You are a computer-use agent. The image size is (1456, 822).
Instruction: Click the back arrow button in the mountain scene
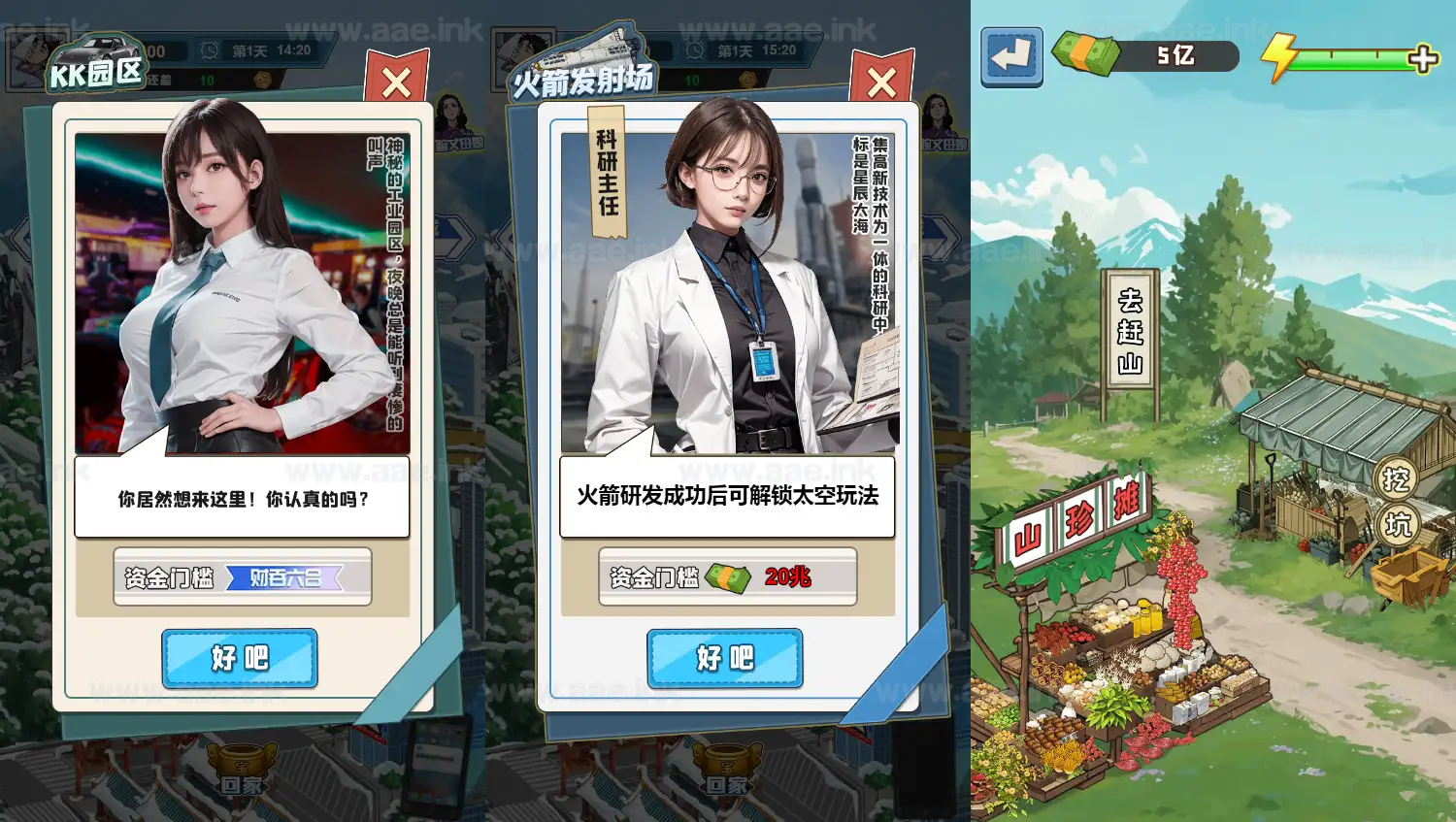pyautogui.click(x=1010, y=58)
